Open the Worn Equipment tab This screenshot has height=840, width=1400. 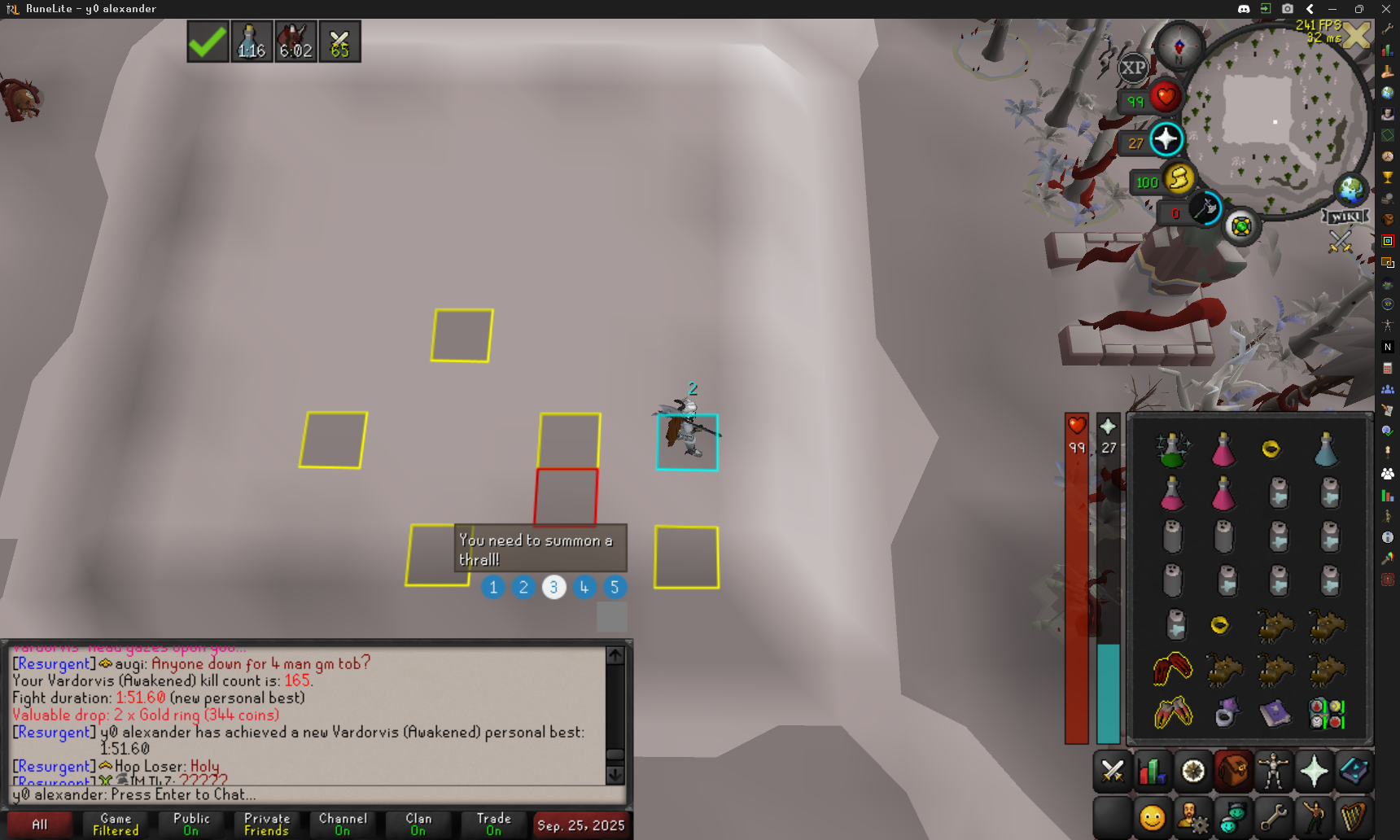pyautogui.click(x=1273, y=771)
